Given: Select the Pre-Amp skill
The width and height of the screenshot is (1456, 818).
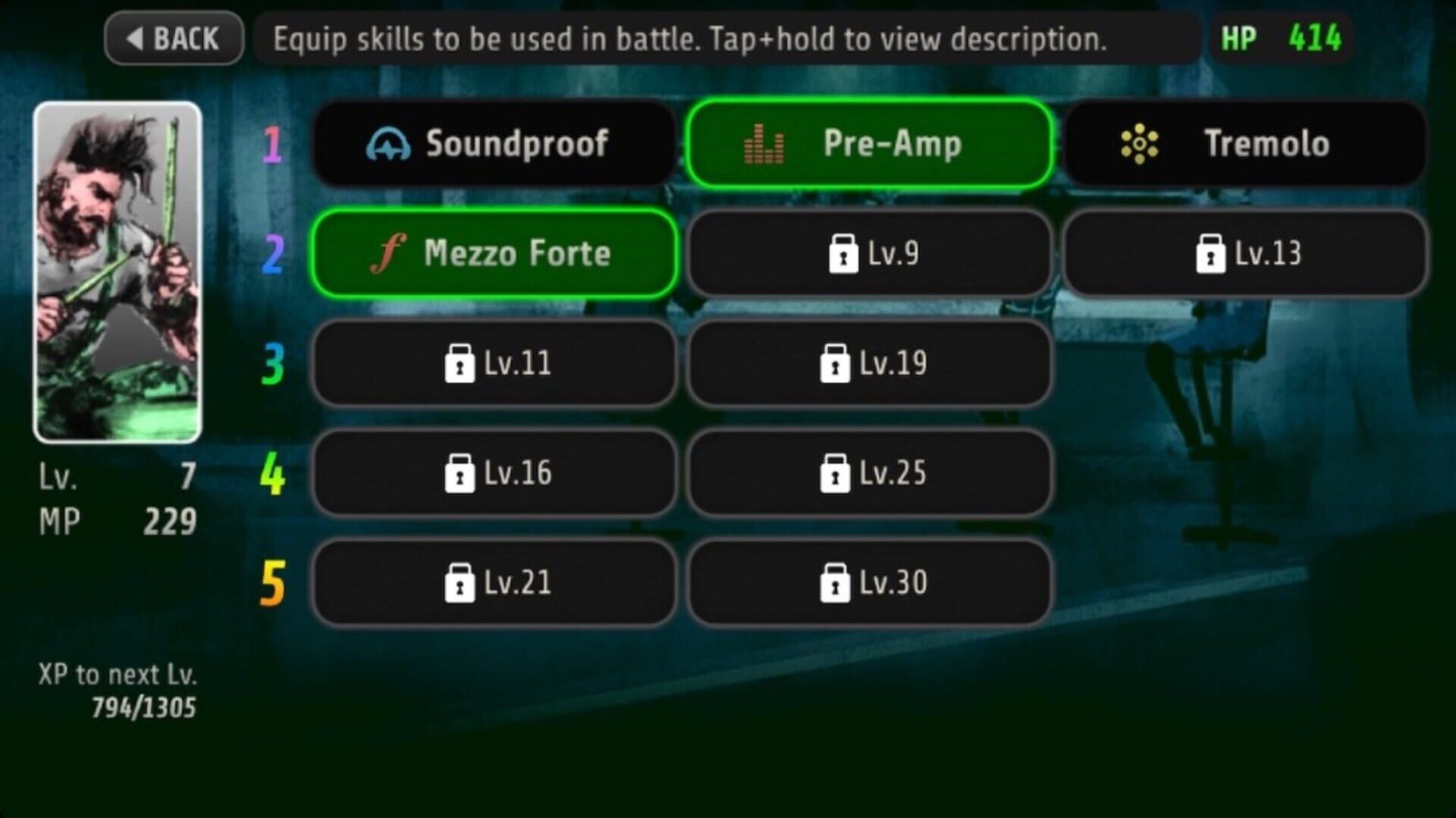Looking at the screenshot, I should [869, 143].
